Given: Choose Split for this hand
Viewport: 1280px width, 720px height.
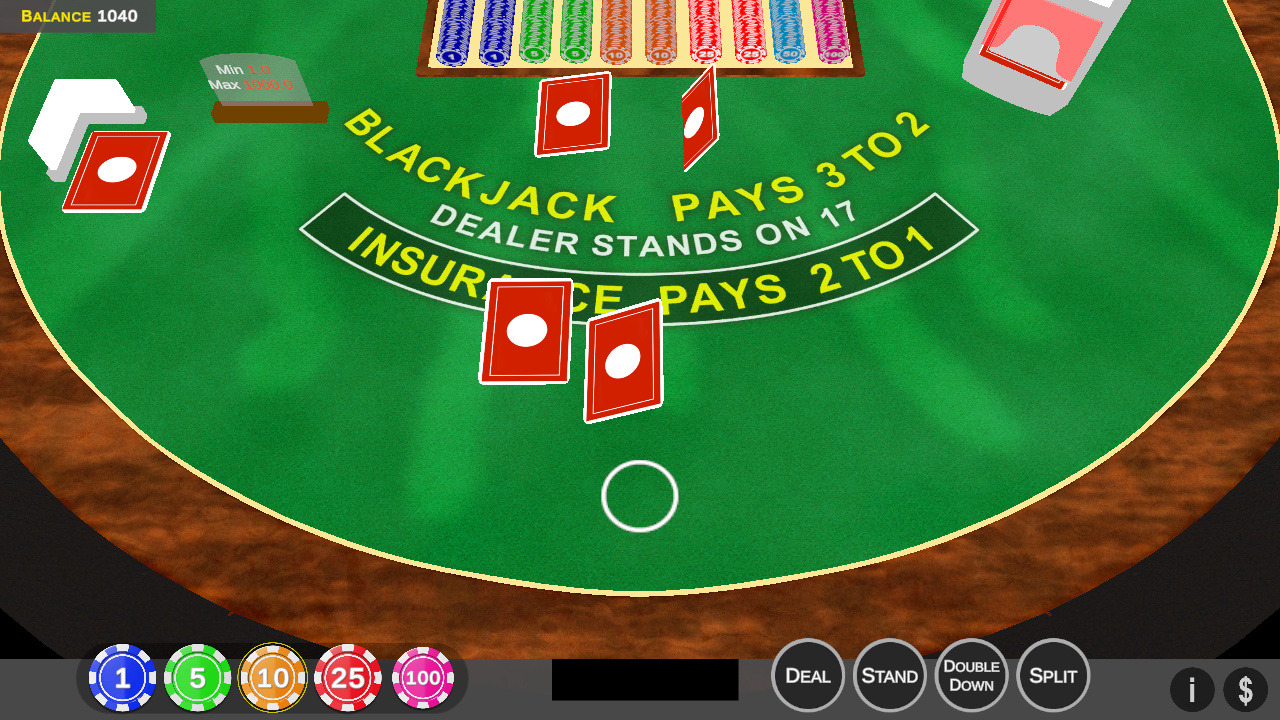Looking at the screenshot, I should pos(1052,676).
